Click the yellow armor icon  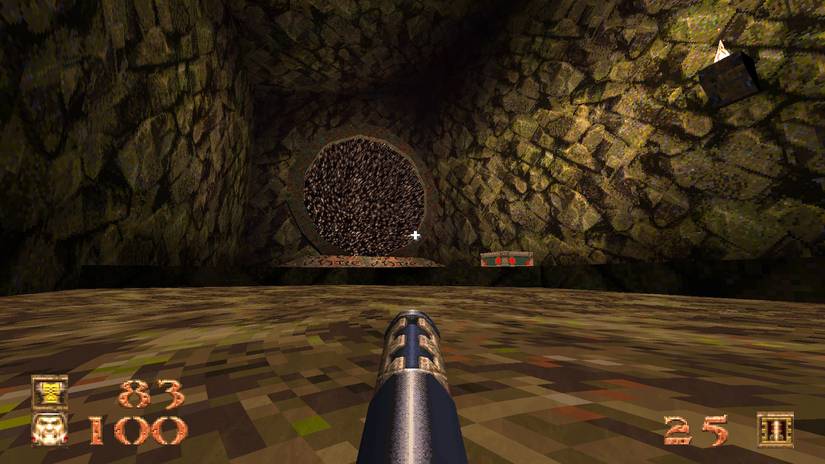49,392
